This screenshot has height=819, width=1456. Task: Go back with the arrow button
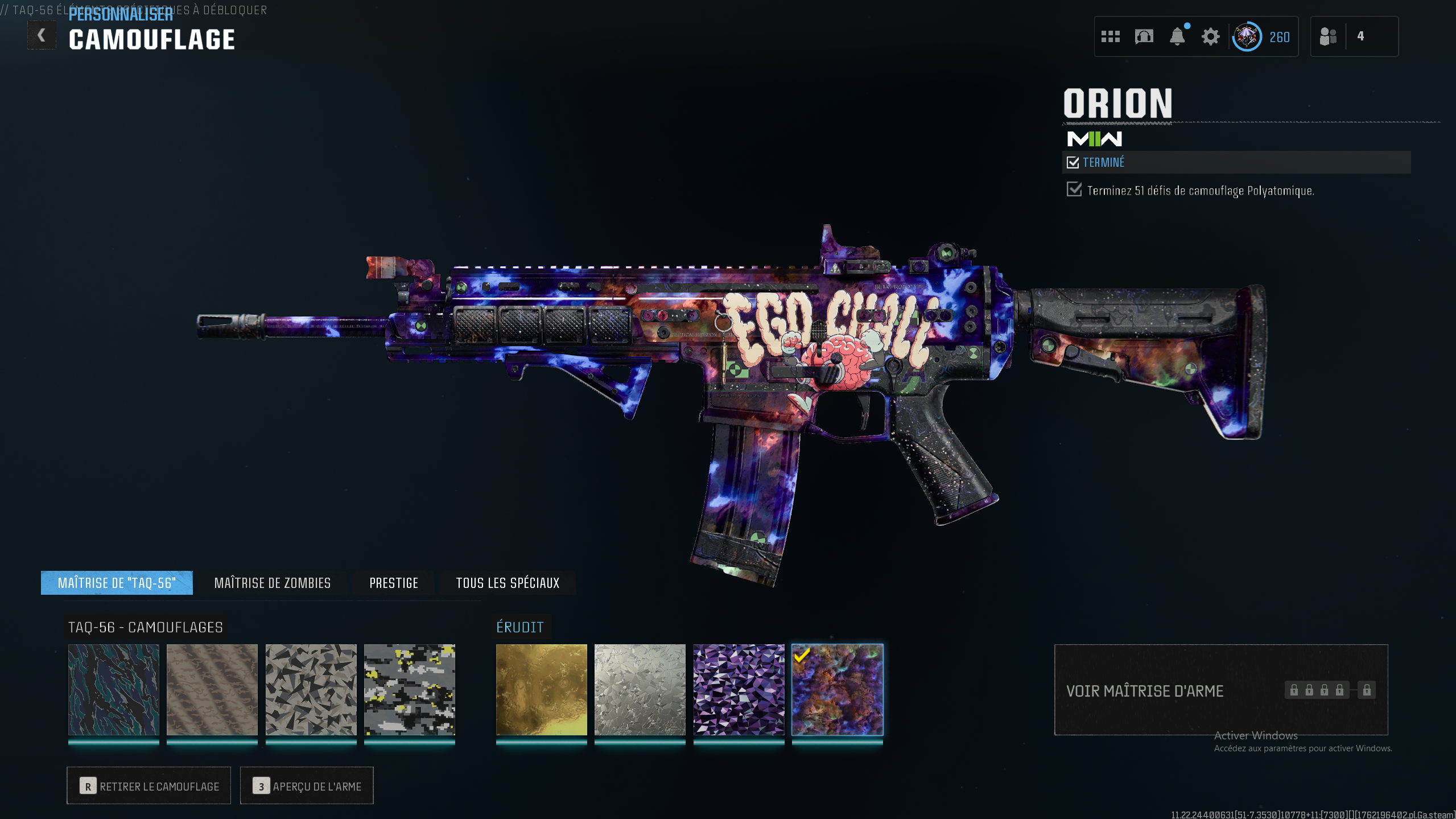tap(42, 36)
